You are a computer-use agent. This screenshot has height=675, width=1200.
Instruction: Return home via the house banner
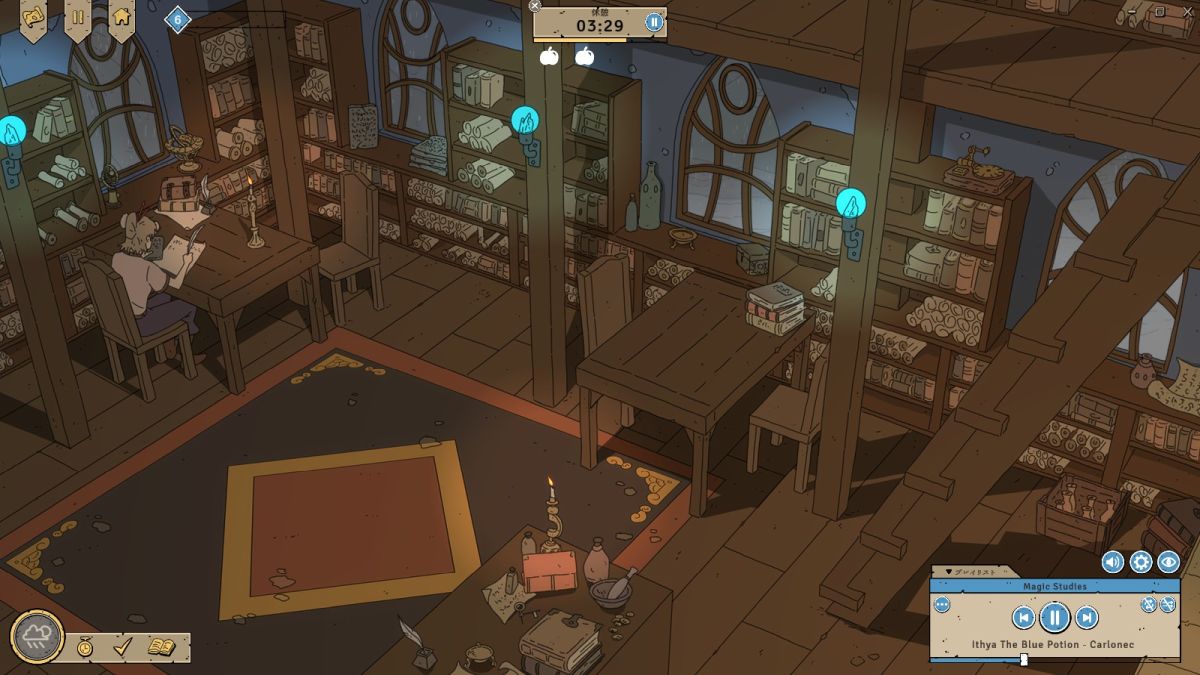pos(121,17)
